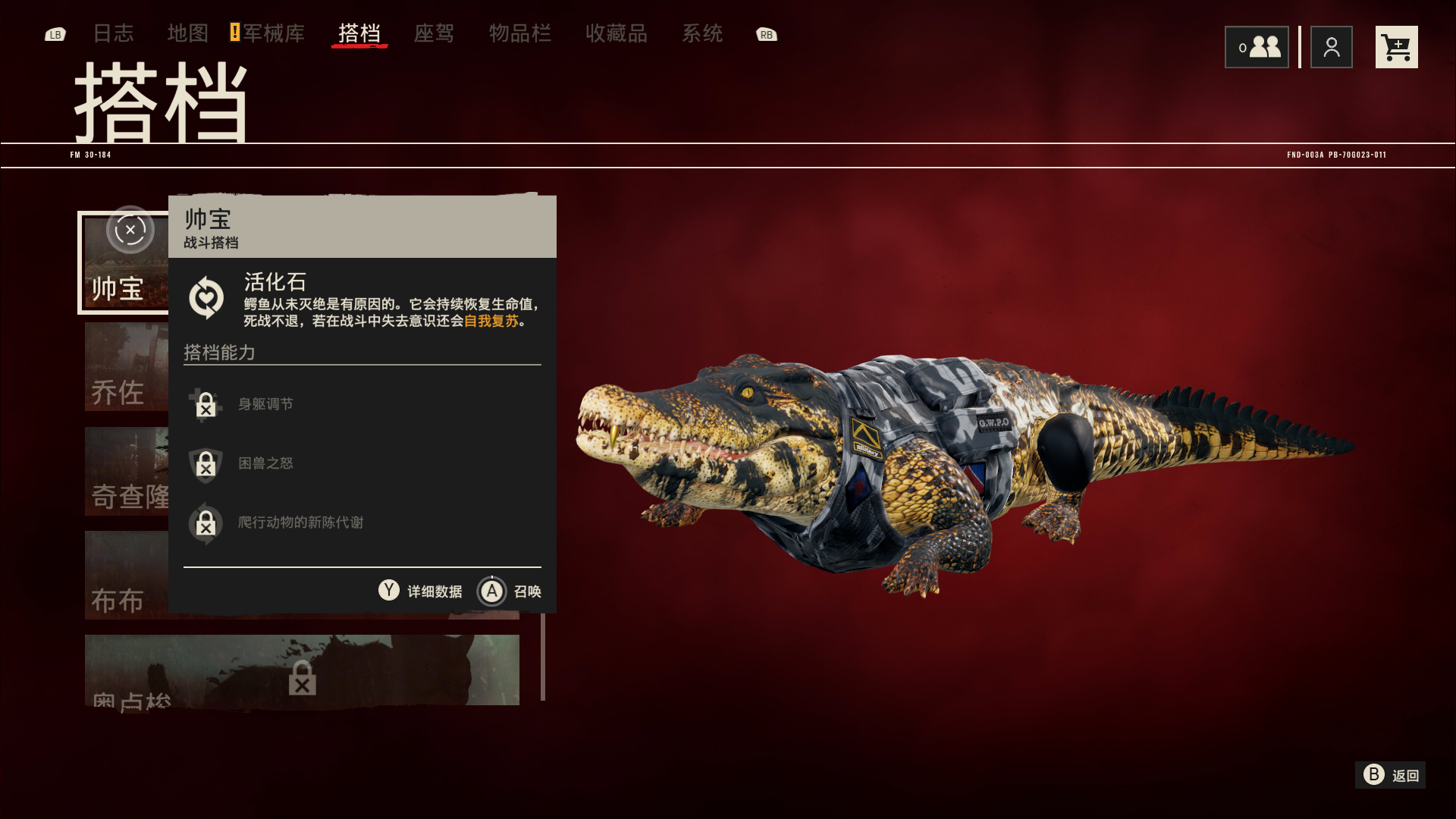Open the 物品栏 tab
Image resolution: width=1456 pixels, height=819 pixels.
[x=519, y=33]
